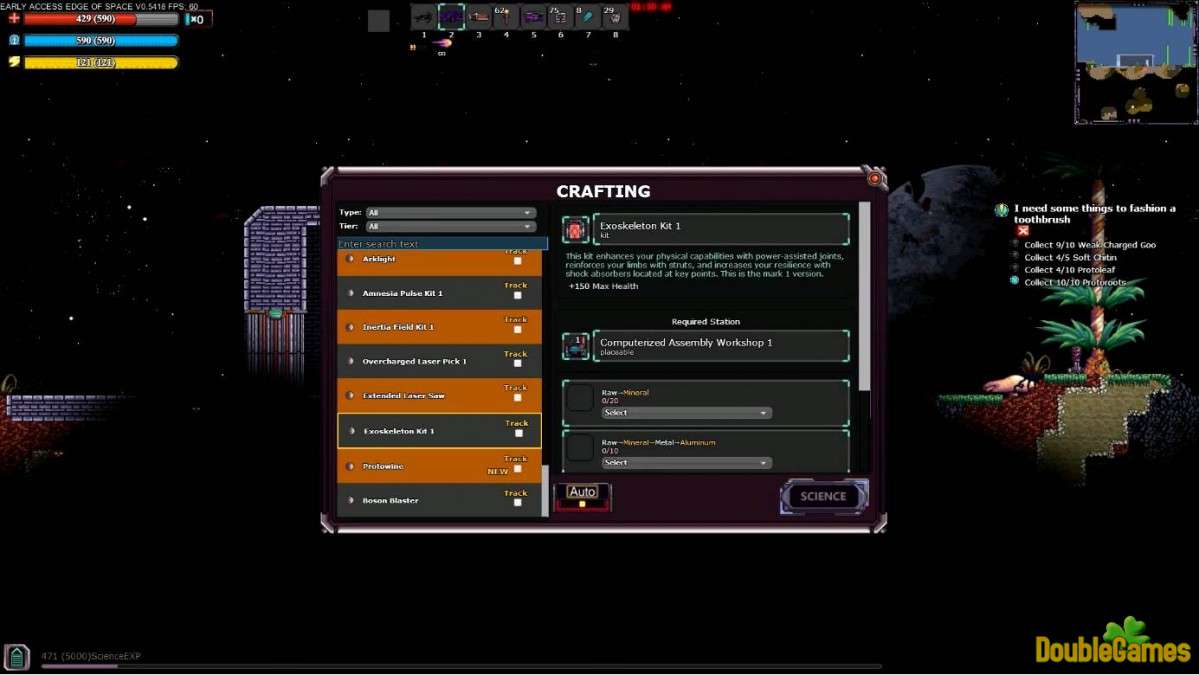Select hotbar slot 2

451,17
